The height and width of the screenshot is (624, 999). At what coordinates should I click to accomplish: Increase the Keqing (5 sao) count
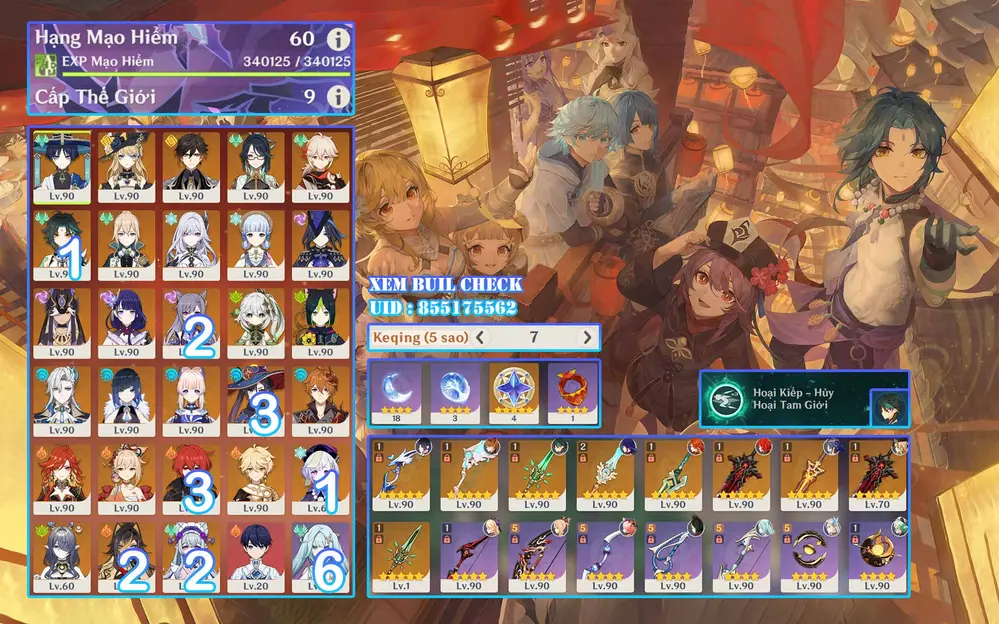pyautogui.click(x=587, y=337)
